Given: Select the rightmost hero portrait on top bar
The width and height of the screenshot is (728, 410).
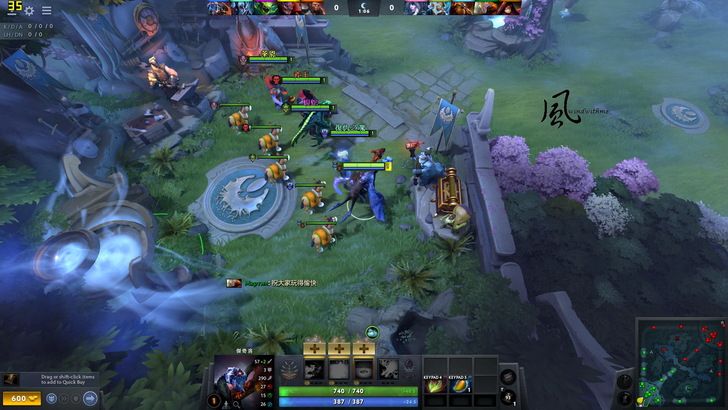Looking at the screenshot, I should pyautogui.click(x=515, y=8).
